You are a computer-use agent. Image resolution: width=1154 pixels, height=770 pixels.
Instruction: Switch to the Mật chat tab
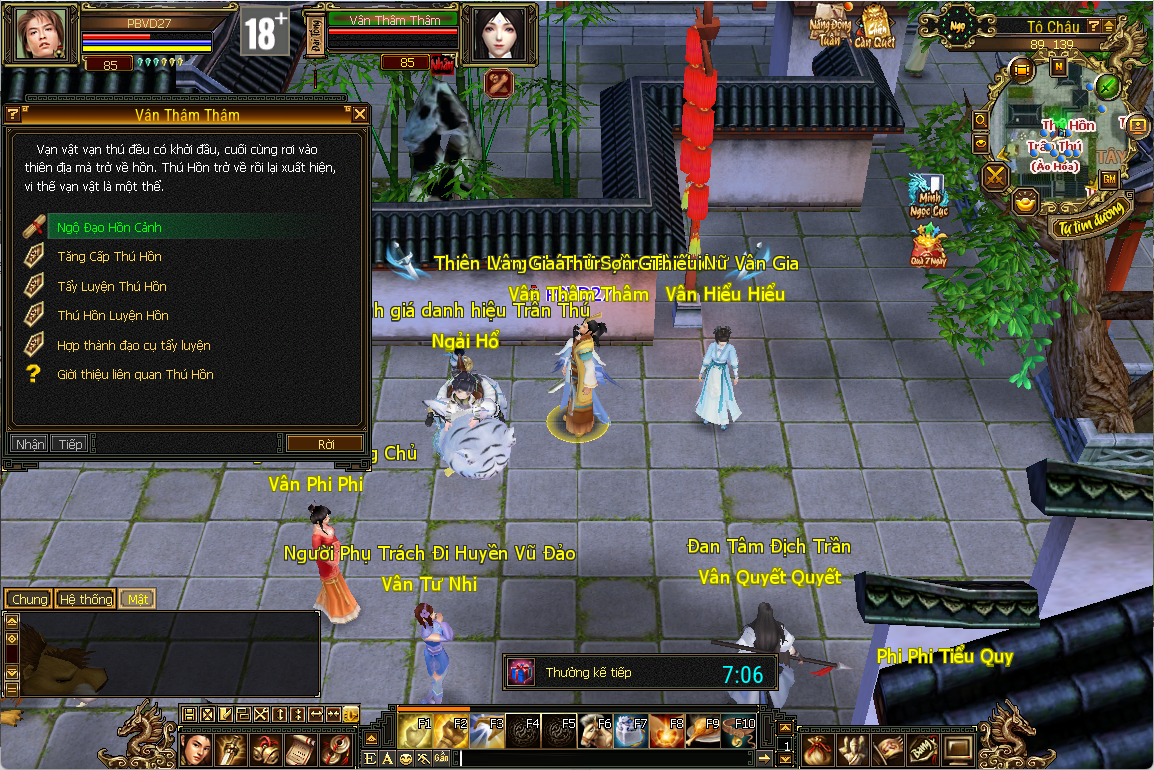[x=137, y=599]
